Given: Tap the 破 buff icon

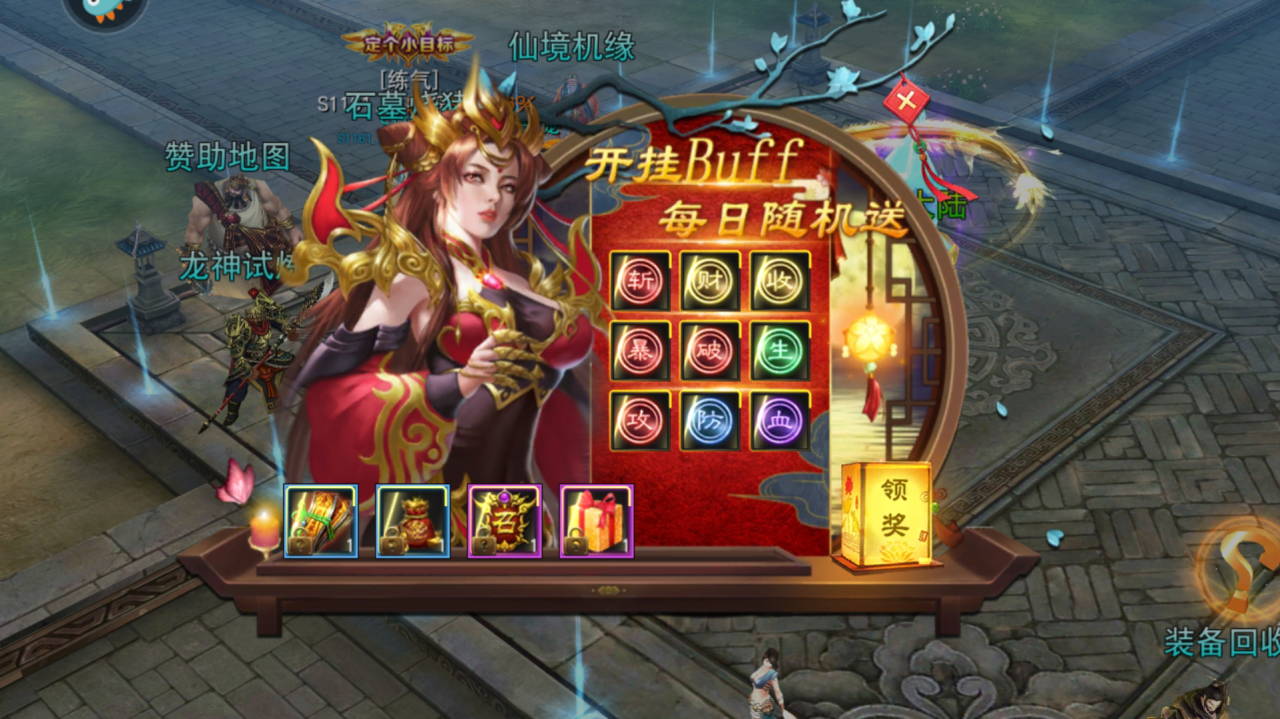Looking at the screenshot, I should [710, 351].
